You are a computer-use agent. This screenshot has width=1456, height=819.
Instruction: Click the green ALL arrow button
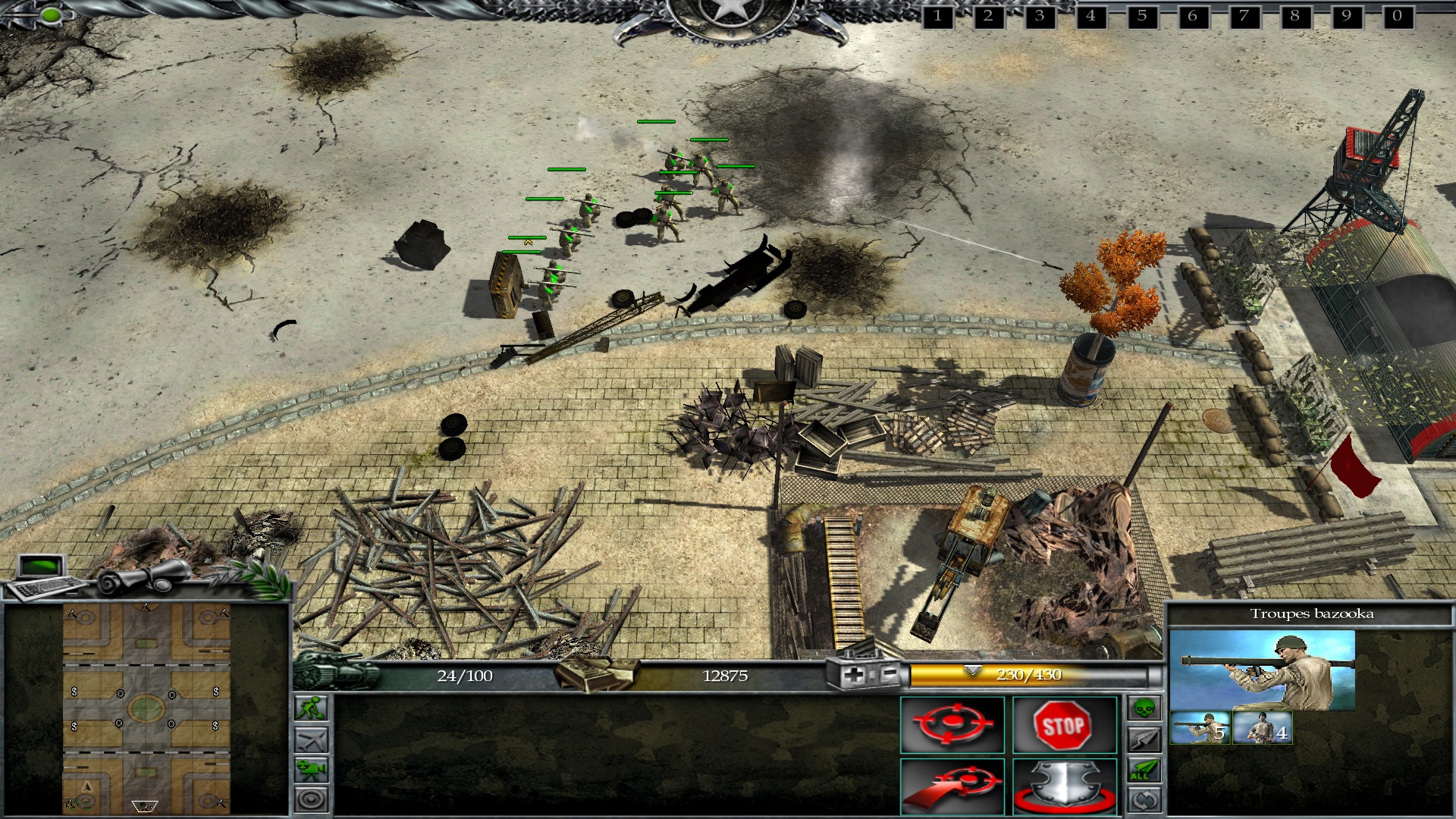pos(1144,770)
